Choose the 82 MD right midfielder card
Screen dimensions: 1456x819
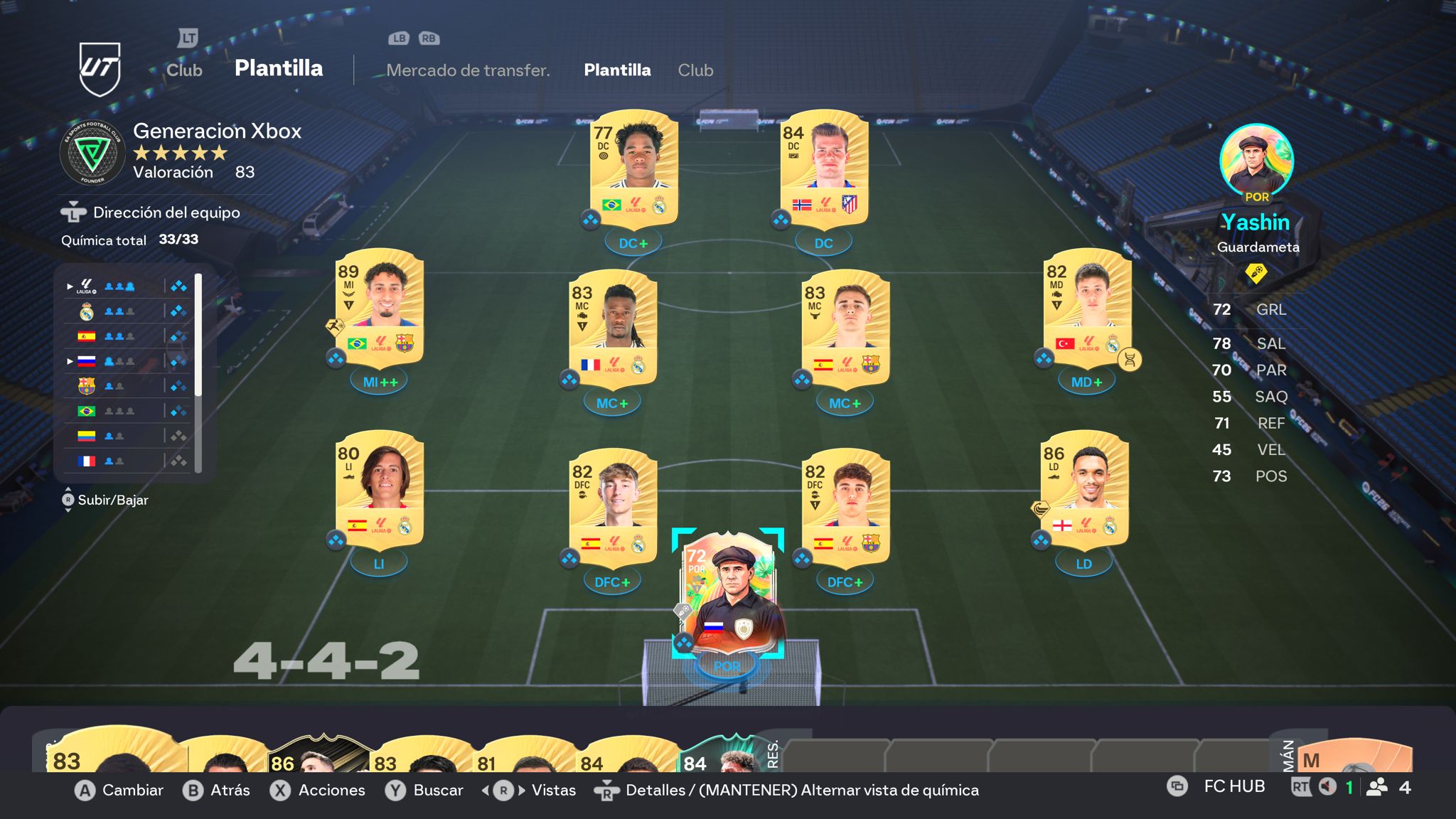tap(1087, 307)
